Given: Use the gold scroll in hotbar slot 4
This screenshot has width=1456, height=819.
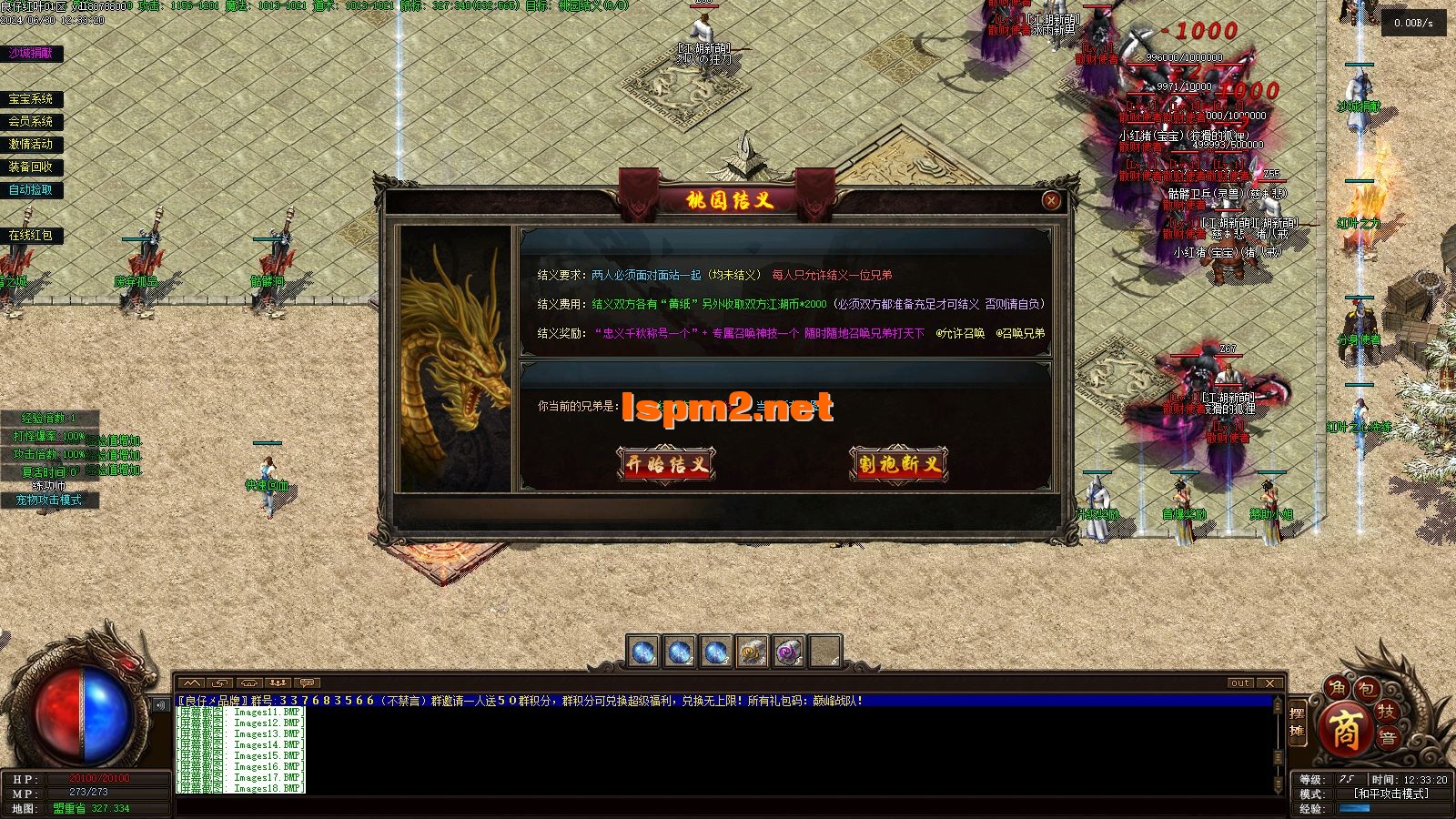Looking at the screenshot, I should click(x=753, y=652).
